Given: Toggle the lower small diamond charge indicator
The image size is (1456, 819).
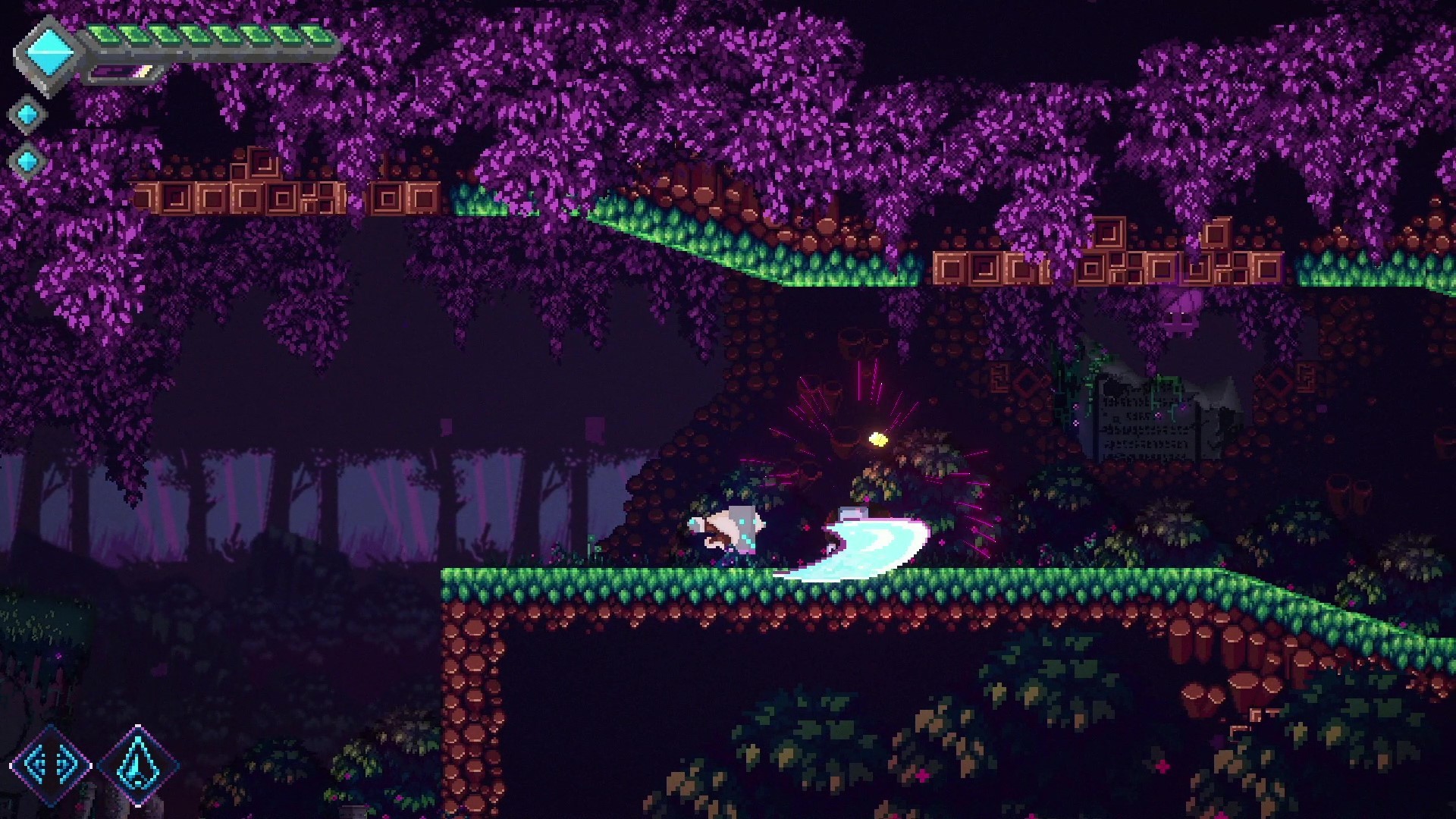Looking at the screenshot, I should click(x=27, y=163).
